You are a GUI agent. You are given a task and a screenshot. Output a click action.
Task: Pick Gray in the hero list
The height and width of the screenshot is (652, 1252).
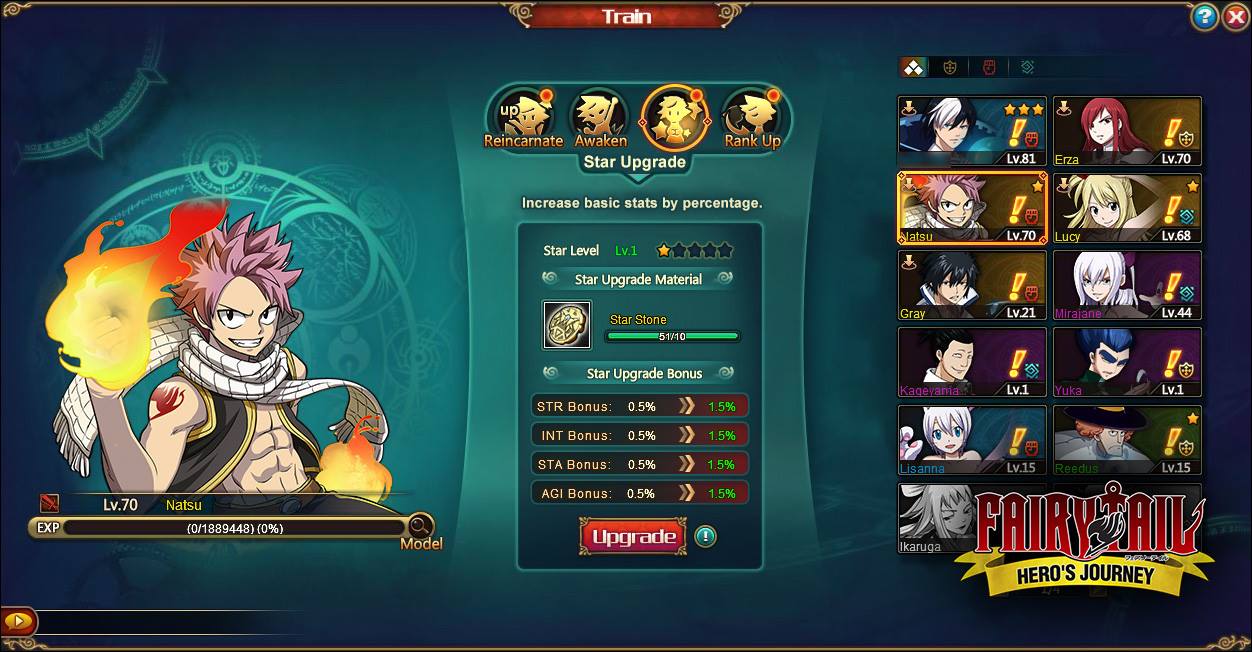click(x=972, y=285)
